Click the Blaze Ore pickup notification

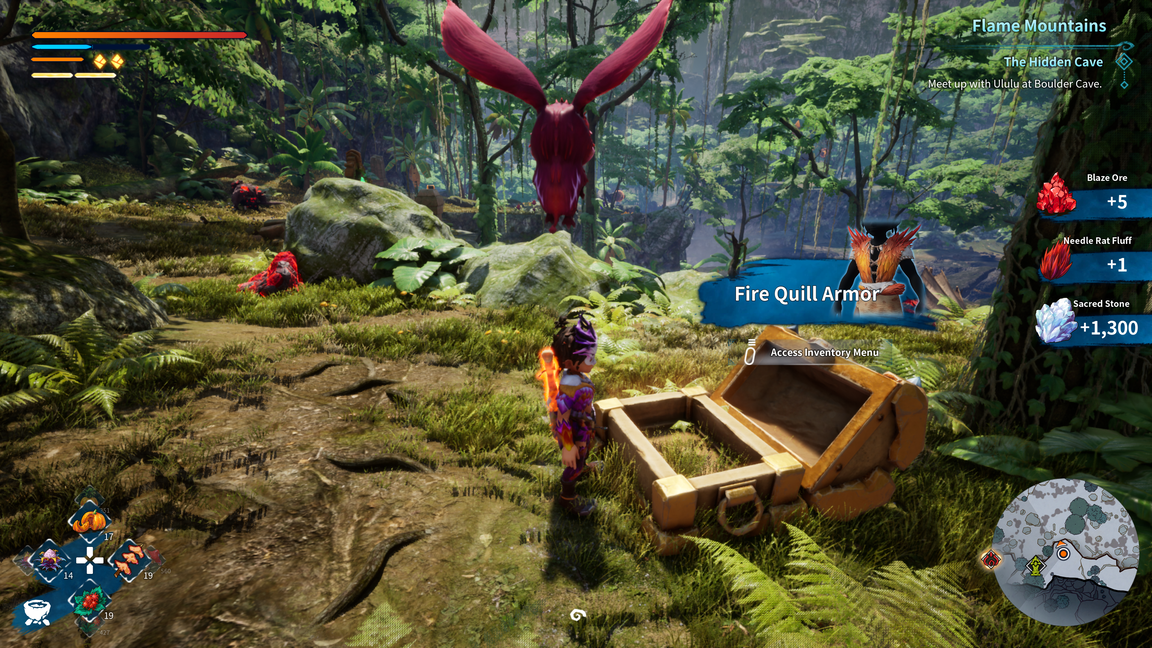click(1093, 201)
